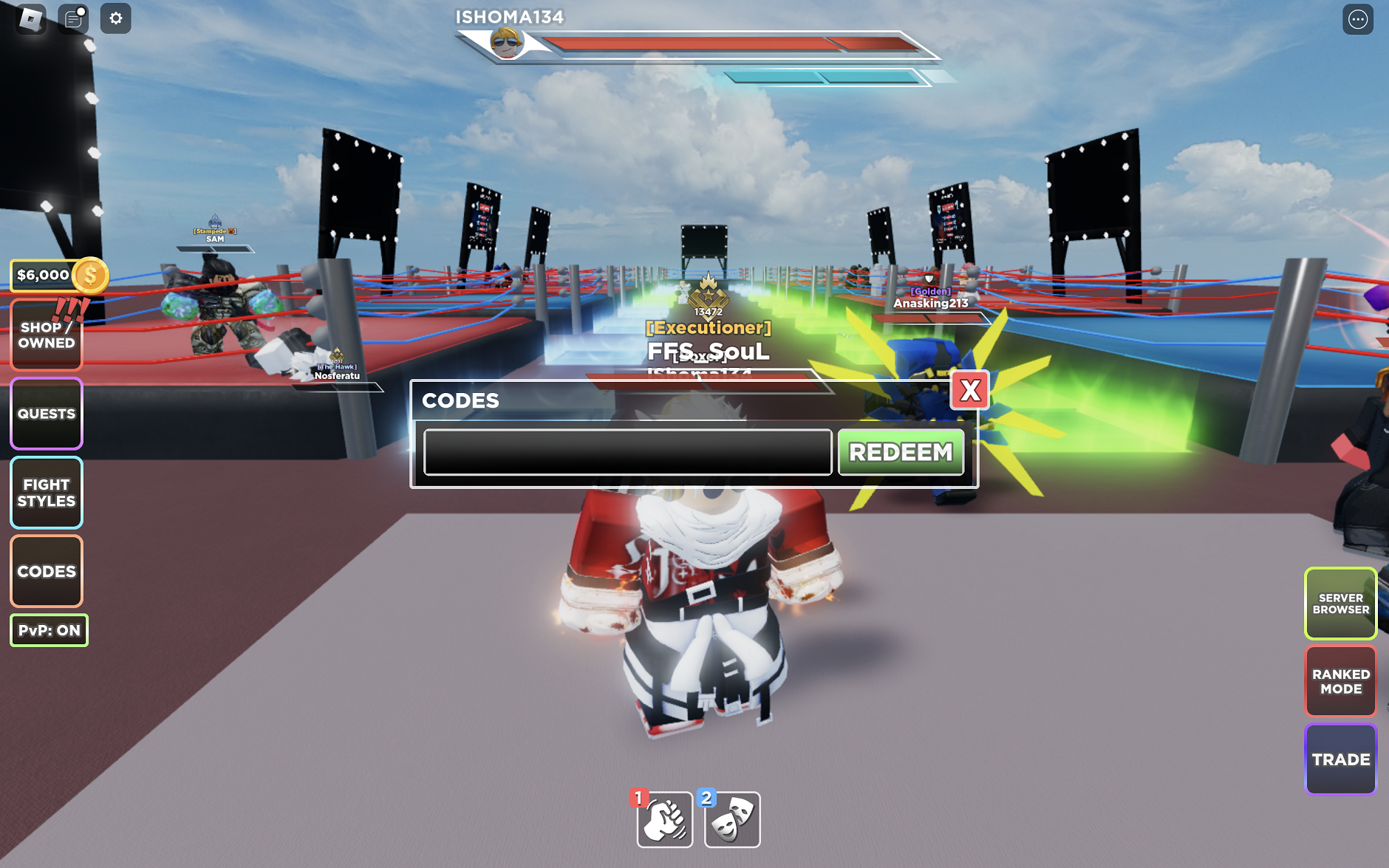The width and height of the screenshot is (1389, 868).
Task: Click the $6,000 cash display bar
Action: 42,274
